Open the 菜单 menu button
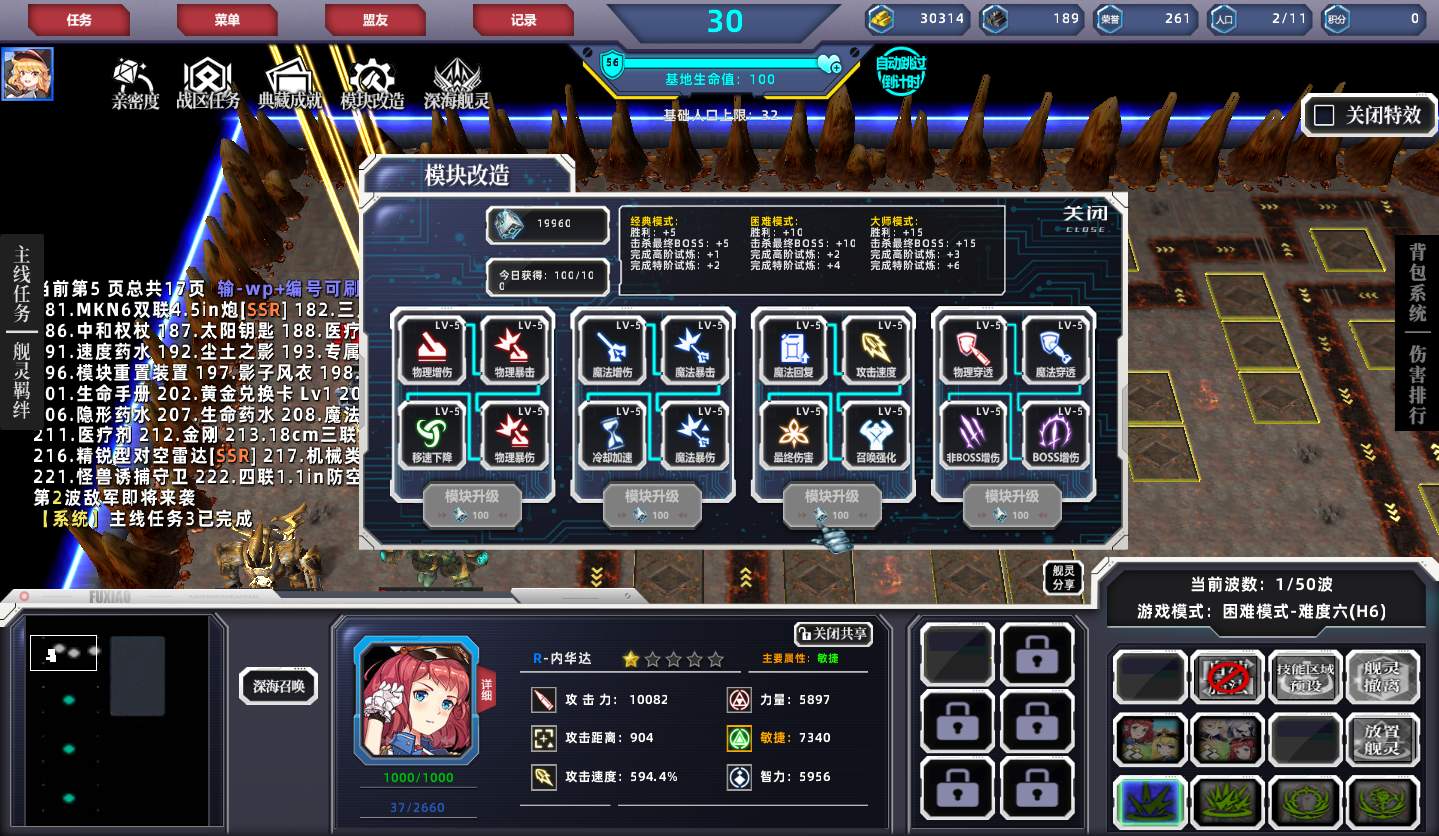The width and height of the screenshot is (1439, 836). coord(227,19)
